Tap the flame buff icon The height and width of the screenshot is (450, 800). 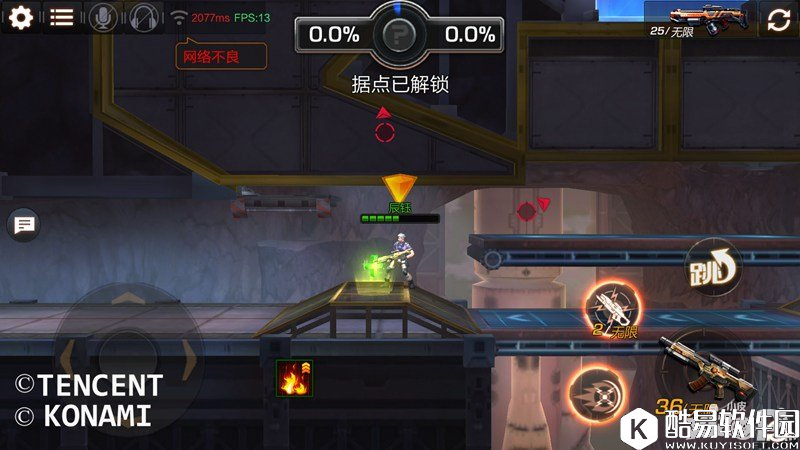(294, 378)
